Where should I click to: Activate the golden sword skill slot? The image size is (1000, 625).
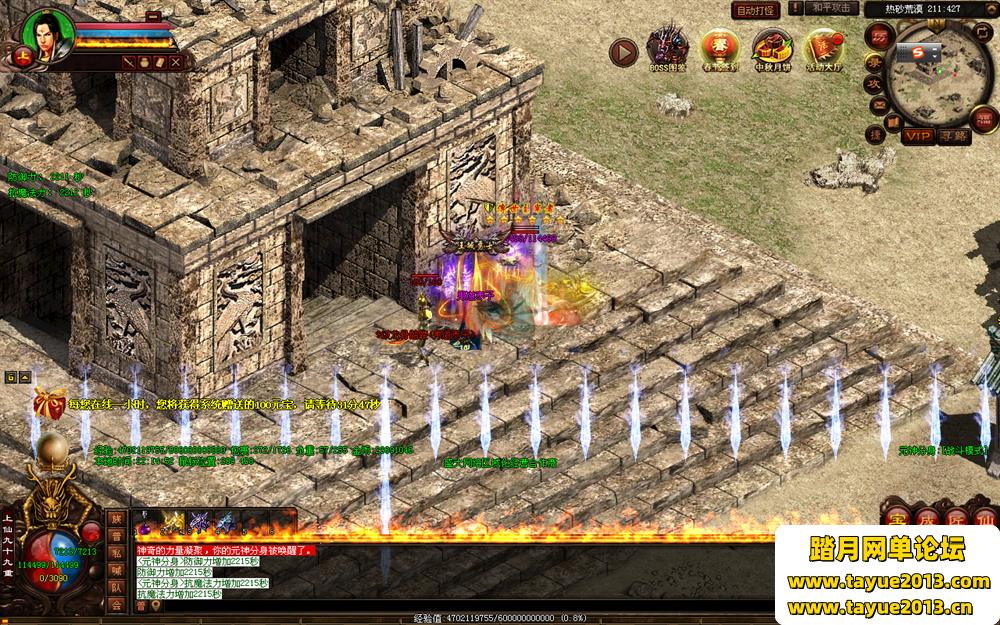pyautogui.click(x=174, y=522)
